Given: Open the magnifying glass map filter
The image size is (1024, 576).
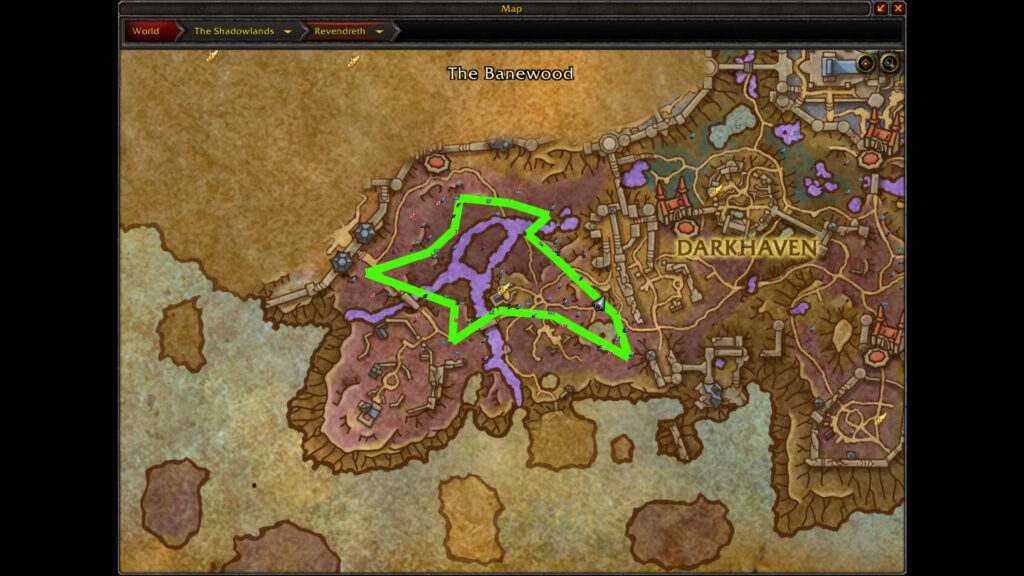Looking at the screenshot, I should [x=888, y=64].
